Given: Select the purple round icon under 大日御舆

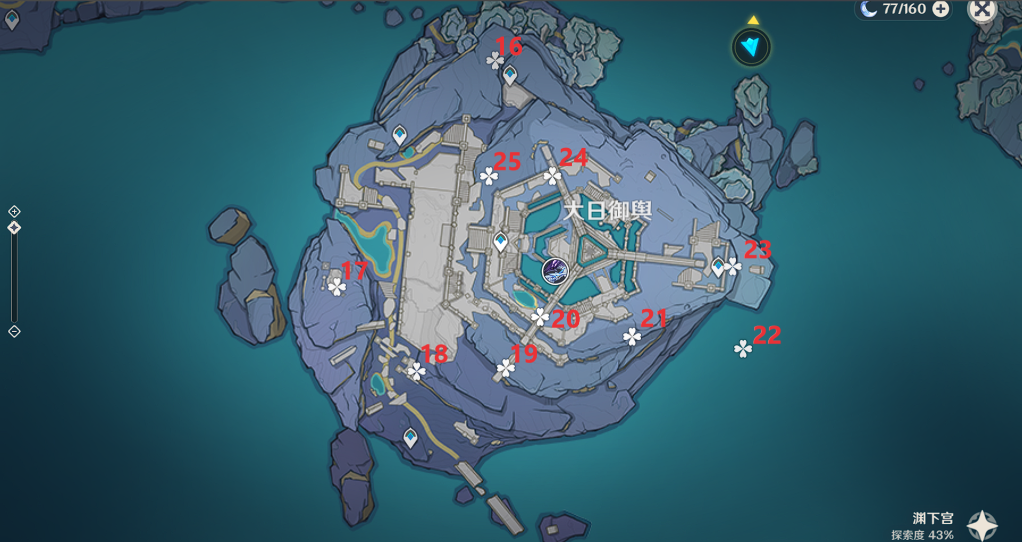Looking at the screenshot, I should [x=554, y=269].
